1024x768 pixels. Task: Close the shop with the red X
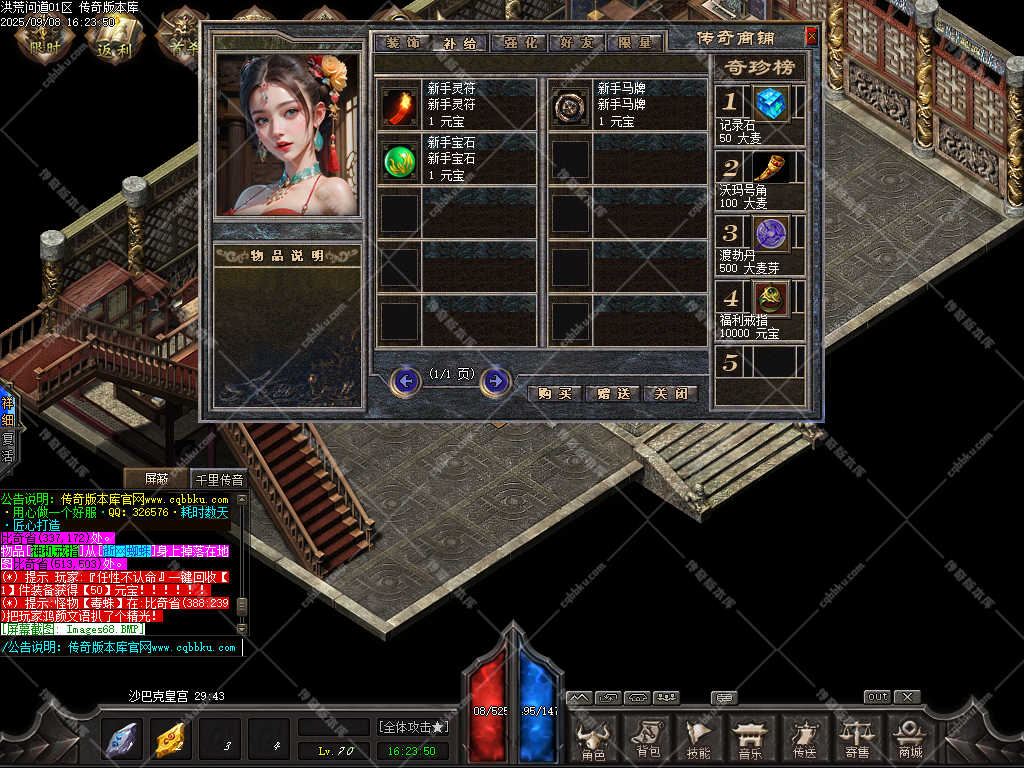(811, 36)
